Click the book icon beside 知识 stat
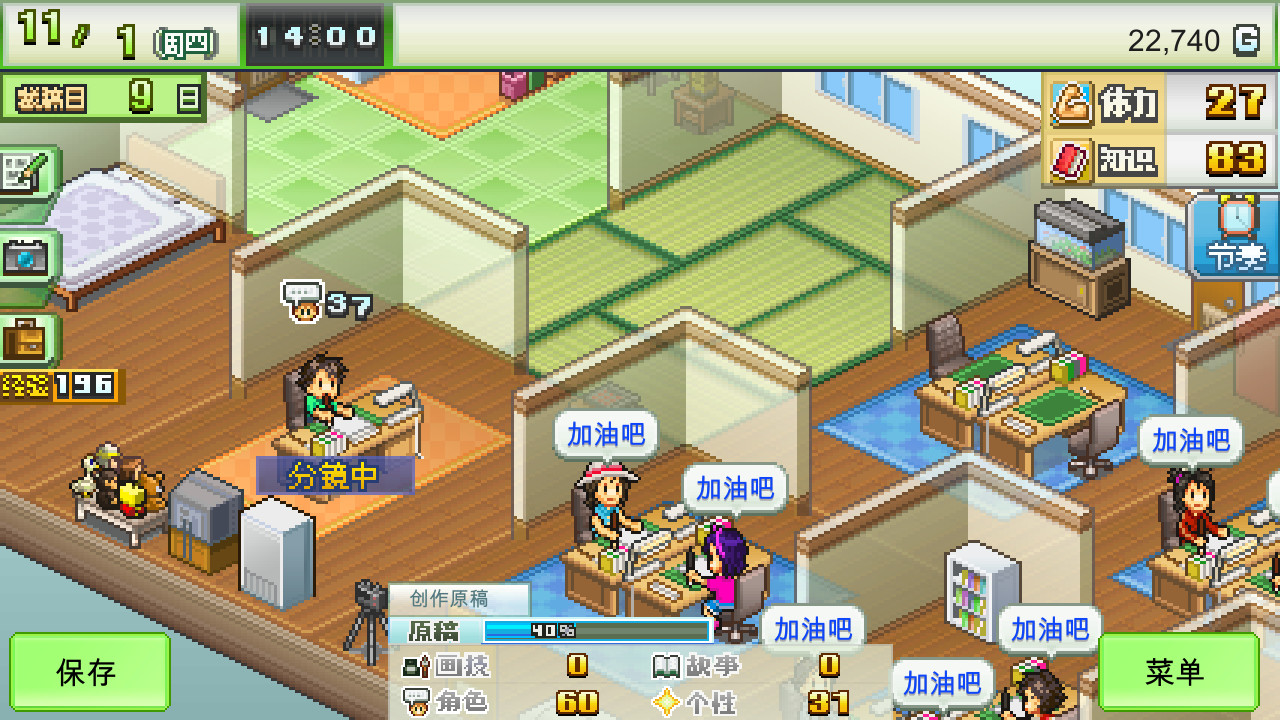Viewport: 1280px width, 720px height. (1072, 158)
